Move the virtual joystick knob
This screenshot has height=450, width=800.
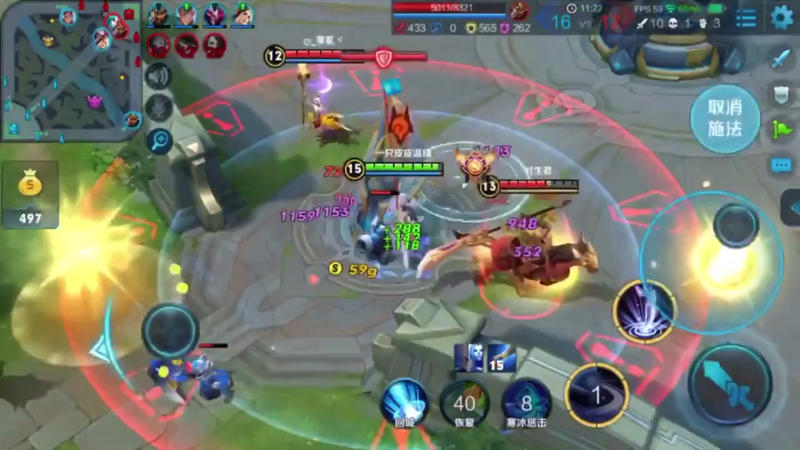(170, 331)
